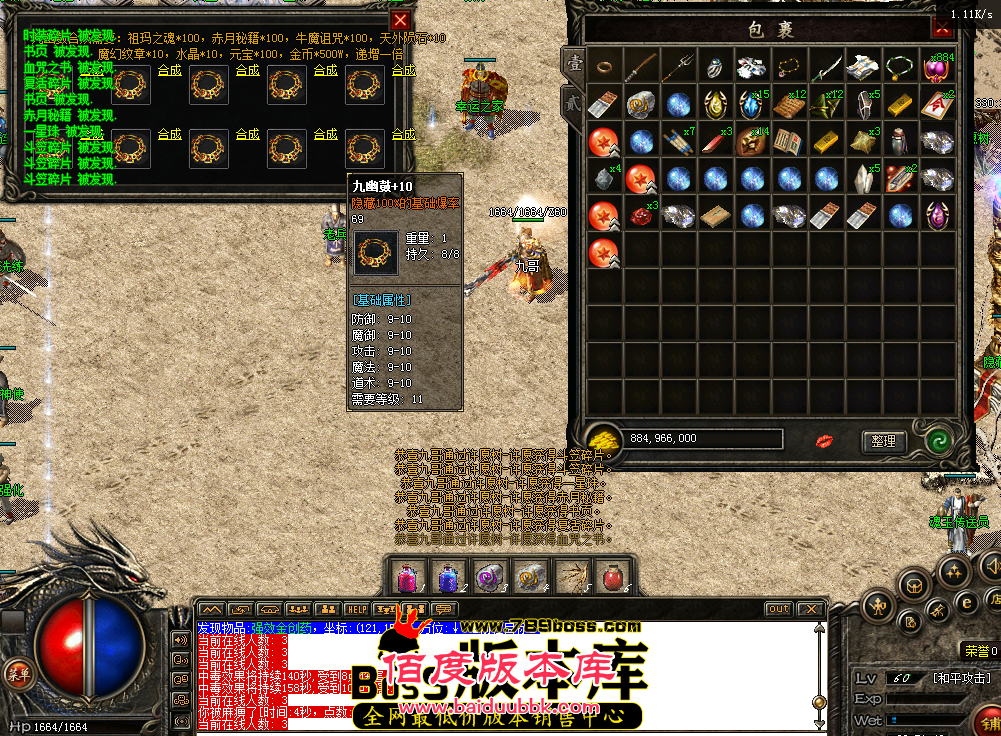Close the synthesis panel
Image resolution: width=1001 pixels, height=736 pixels.
400,20
